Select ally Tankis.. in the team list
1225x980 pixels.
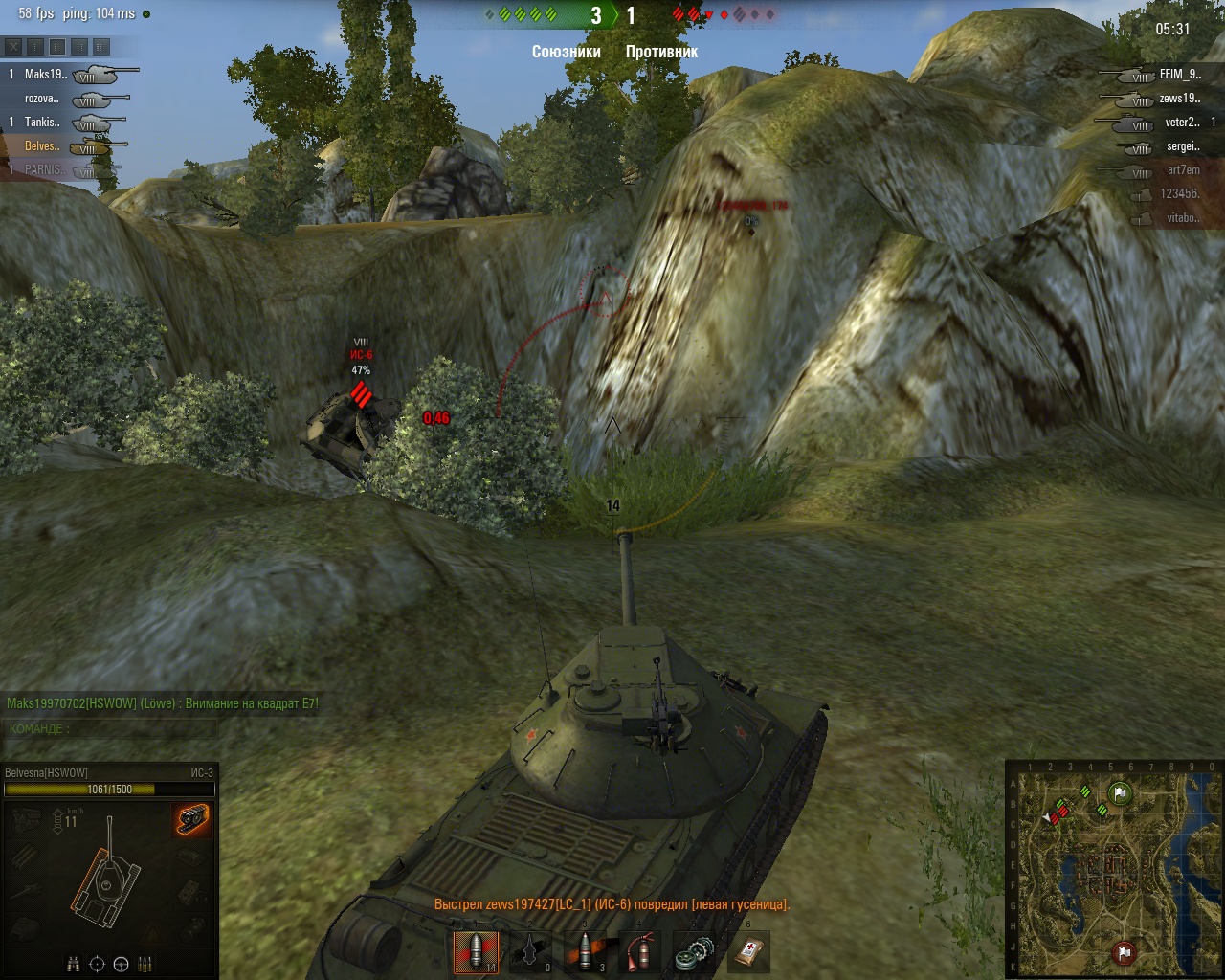42,122
